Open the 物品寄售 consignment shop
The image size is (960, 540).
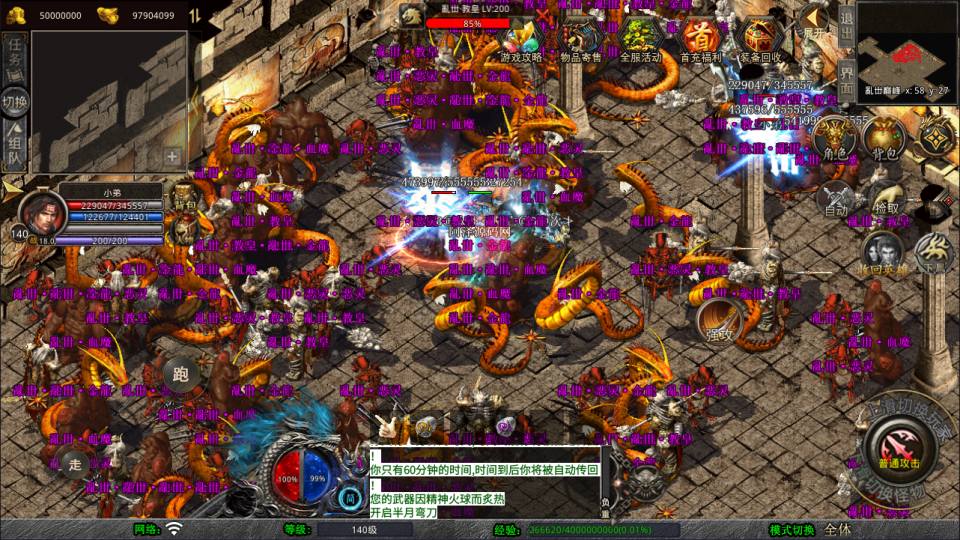[x=580, y=38]
